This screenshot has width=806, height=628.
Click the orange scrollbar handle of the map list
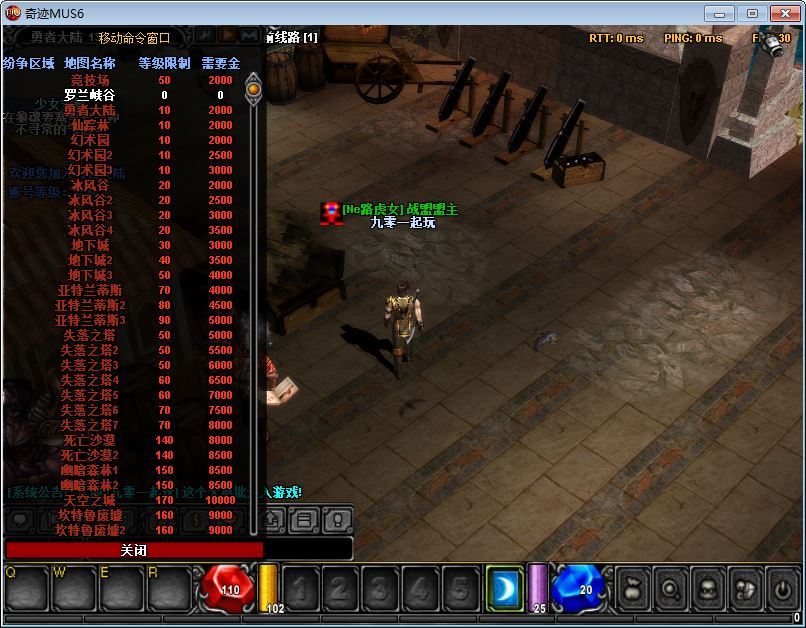pyautogui.click(x=254, y=89)
